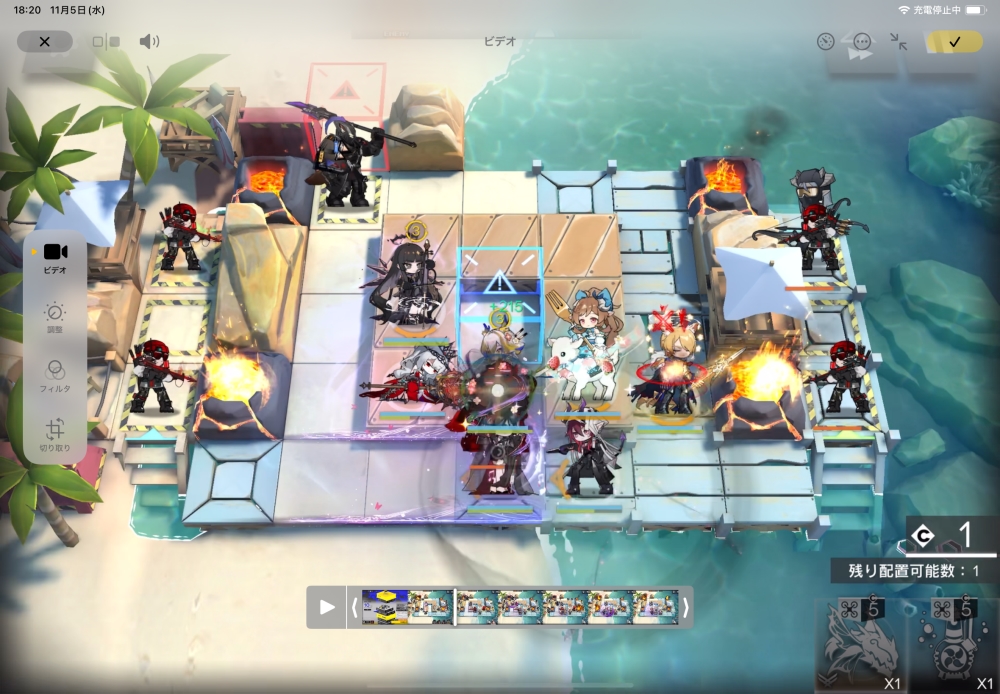The image size is (1000, 694).
Task: Click the video frame strip in the timeline
Action: [x=520, y=607]
